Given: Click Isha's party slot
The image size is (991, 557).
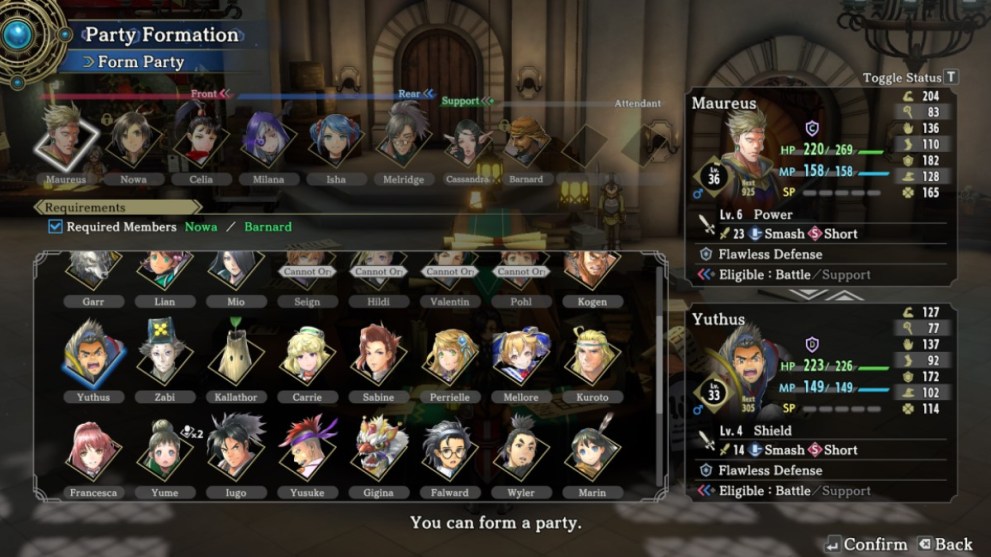Looking at the screenshot, I should click(x=333, y=142).
